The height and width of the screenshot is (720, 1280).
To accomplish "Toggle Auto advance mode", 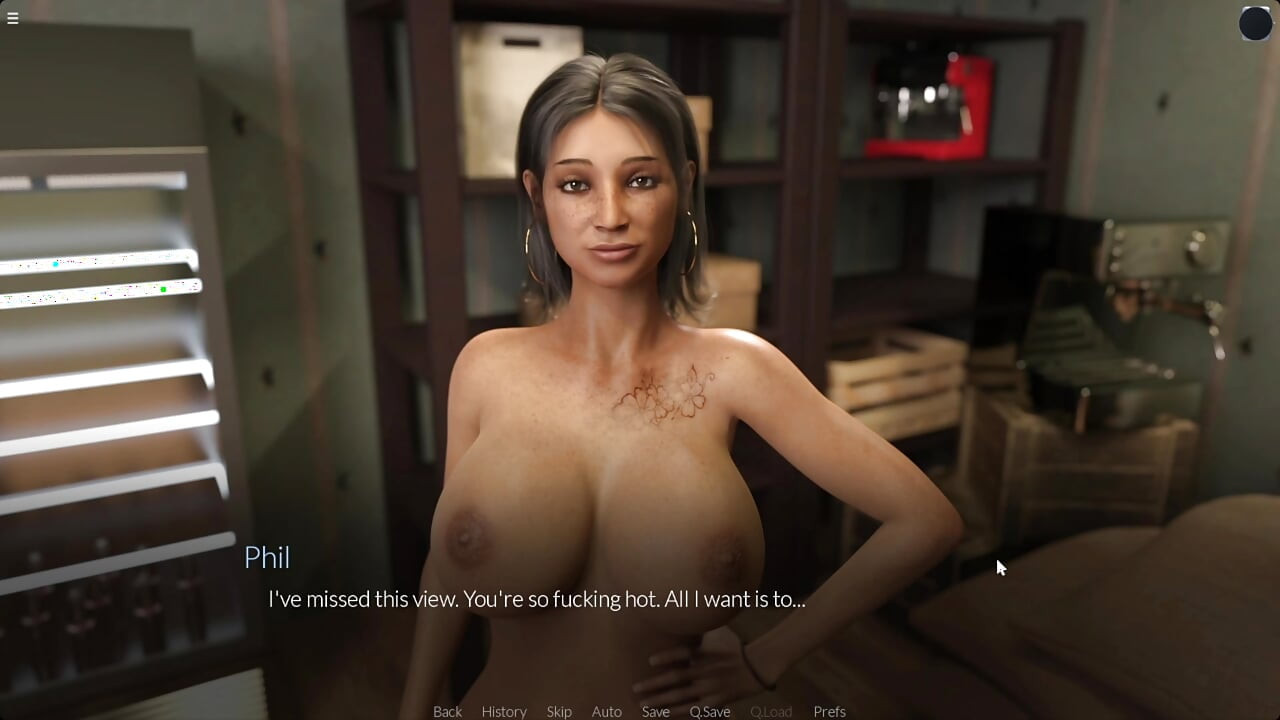I will tap(606, 712).
